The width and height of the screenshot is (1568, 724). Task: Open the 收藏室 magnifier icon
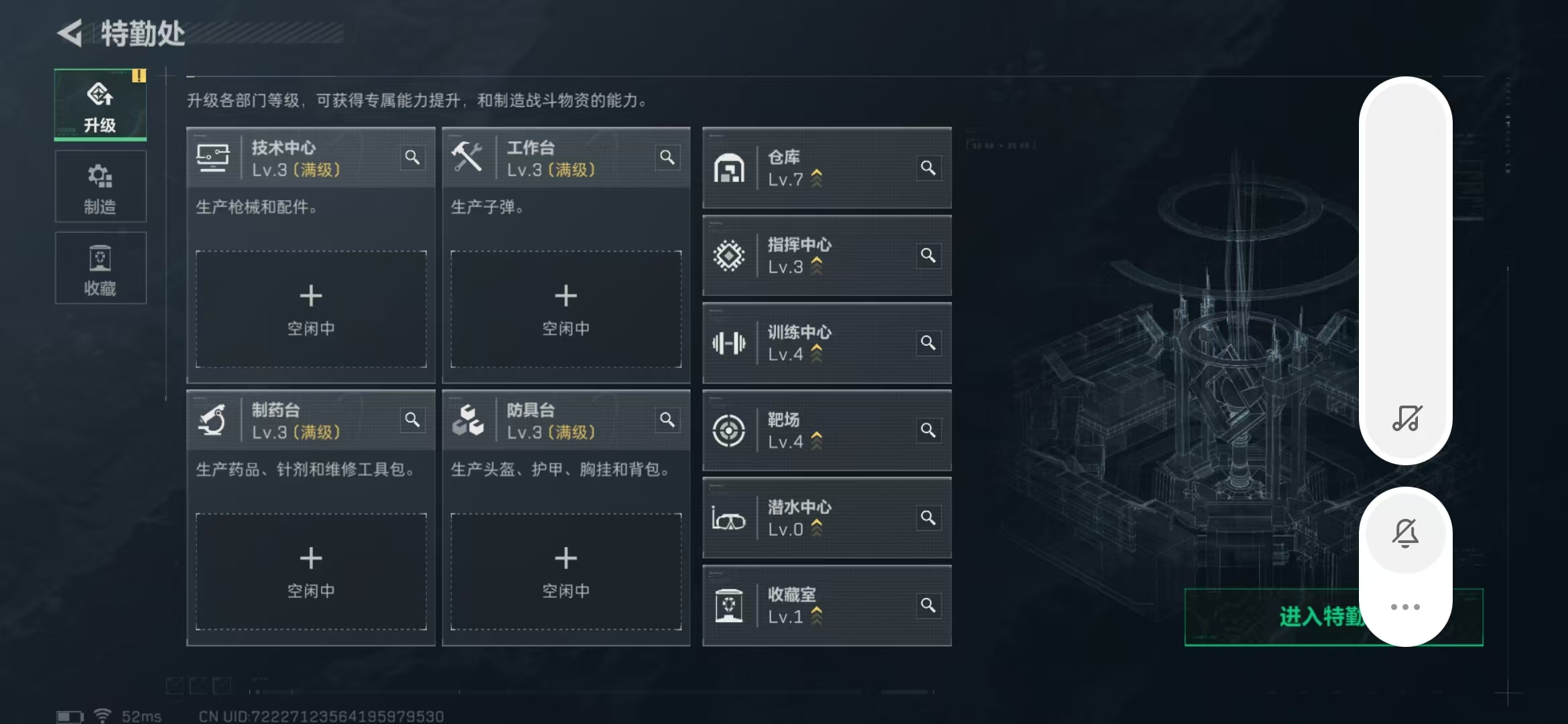pyautogui.click(x=929, y=604)
